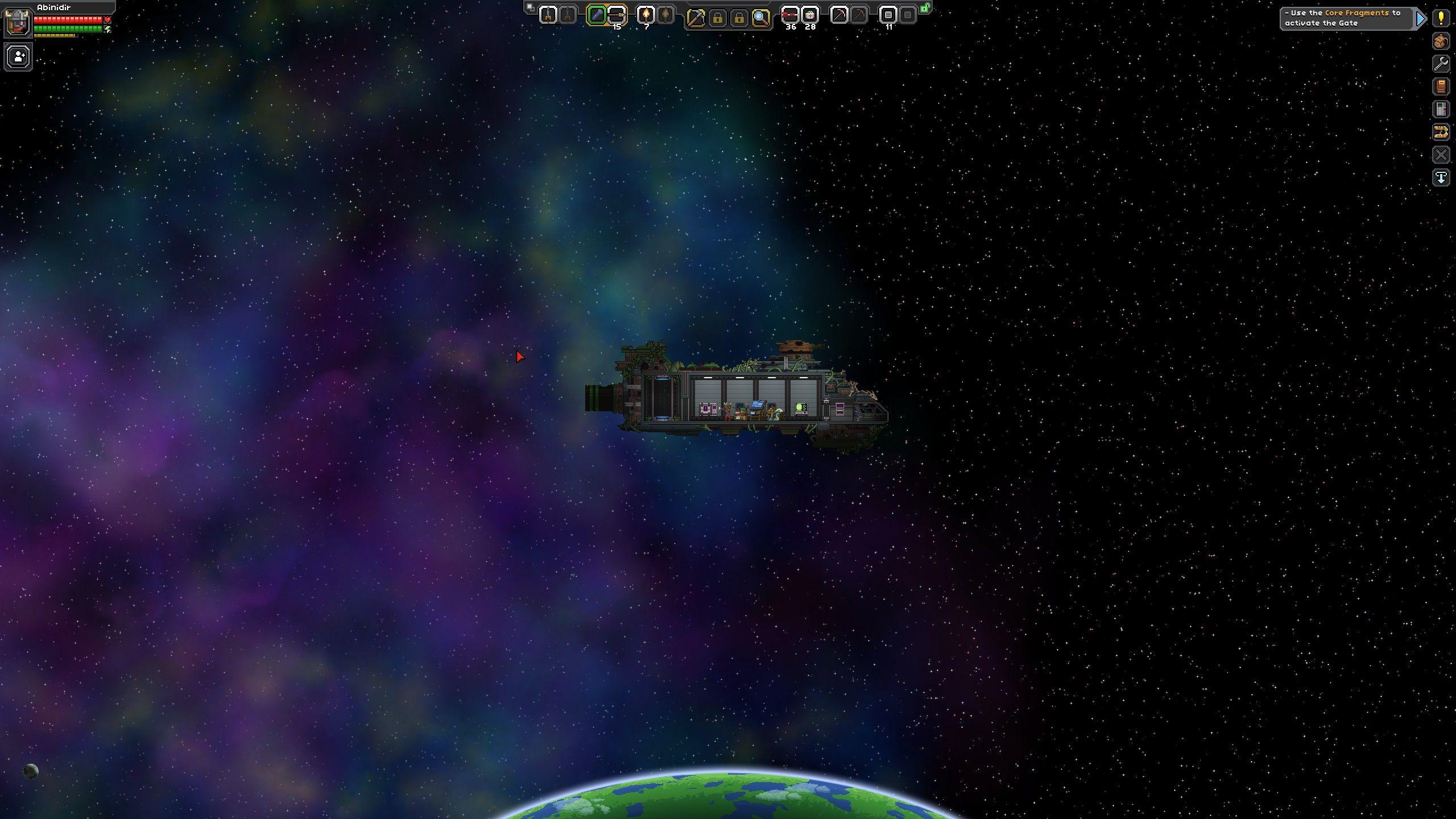1456x819 pixels.
Task: Click Abinidir's character portrait
Action: 19,23
